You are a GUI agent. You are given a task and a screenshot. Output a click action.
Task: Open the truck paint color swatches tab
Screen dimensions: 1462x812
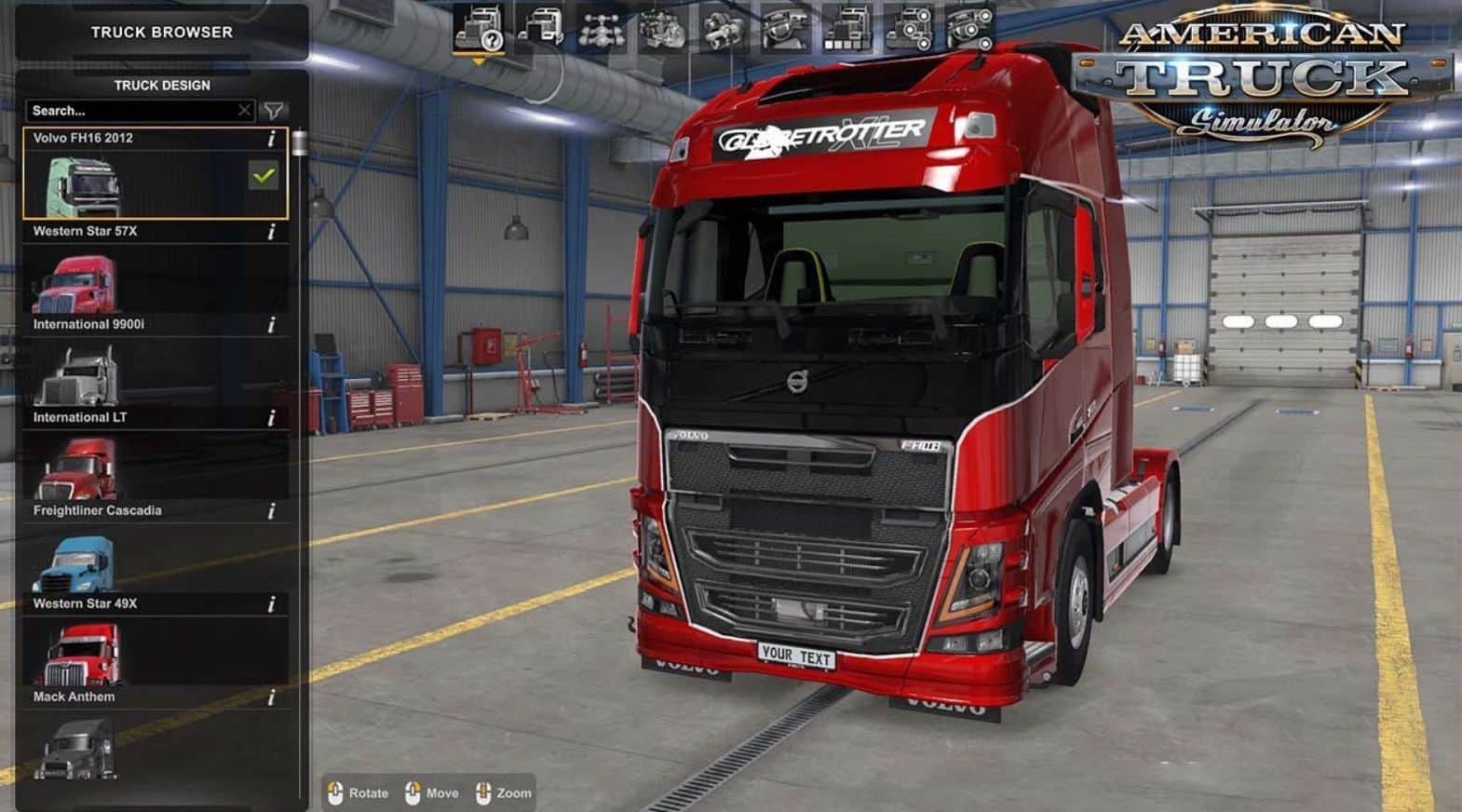click(846, 28)
